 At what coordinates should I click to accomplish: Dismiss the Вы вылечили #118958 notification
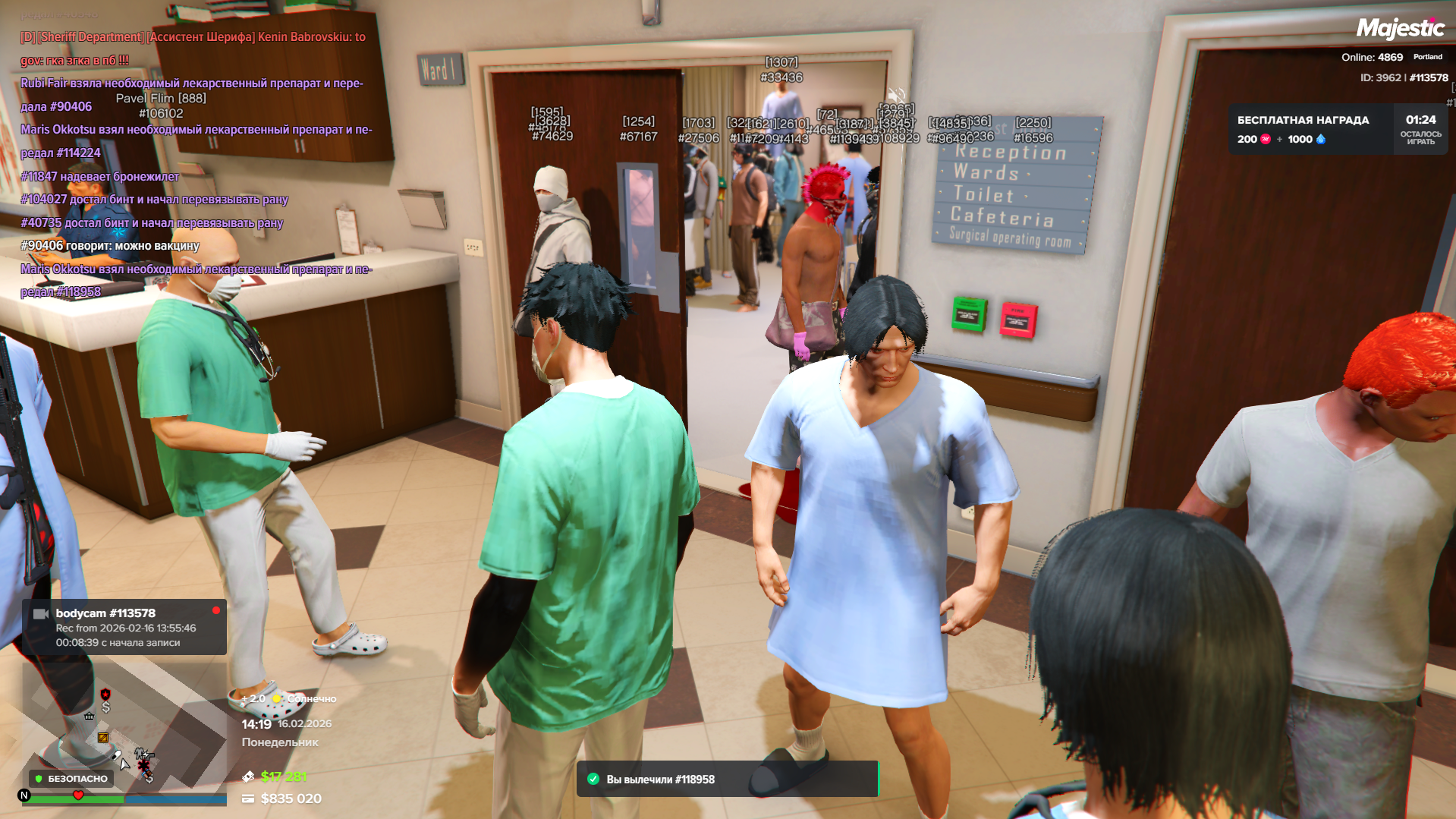point(727,779)
